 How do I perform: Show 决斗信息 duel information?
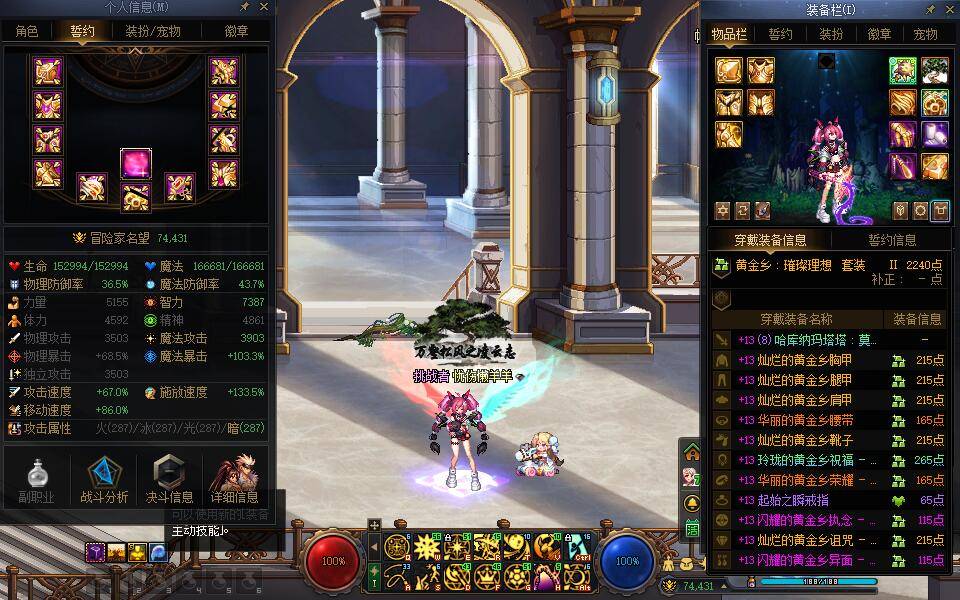[x=169, y=480]
